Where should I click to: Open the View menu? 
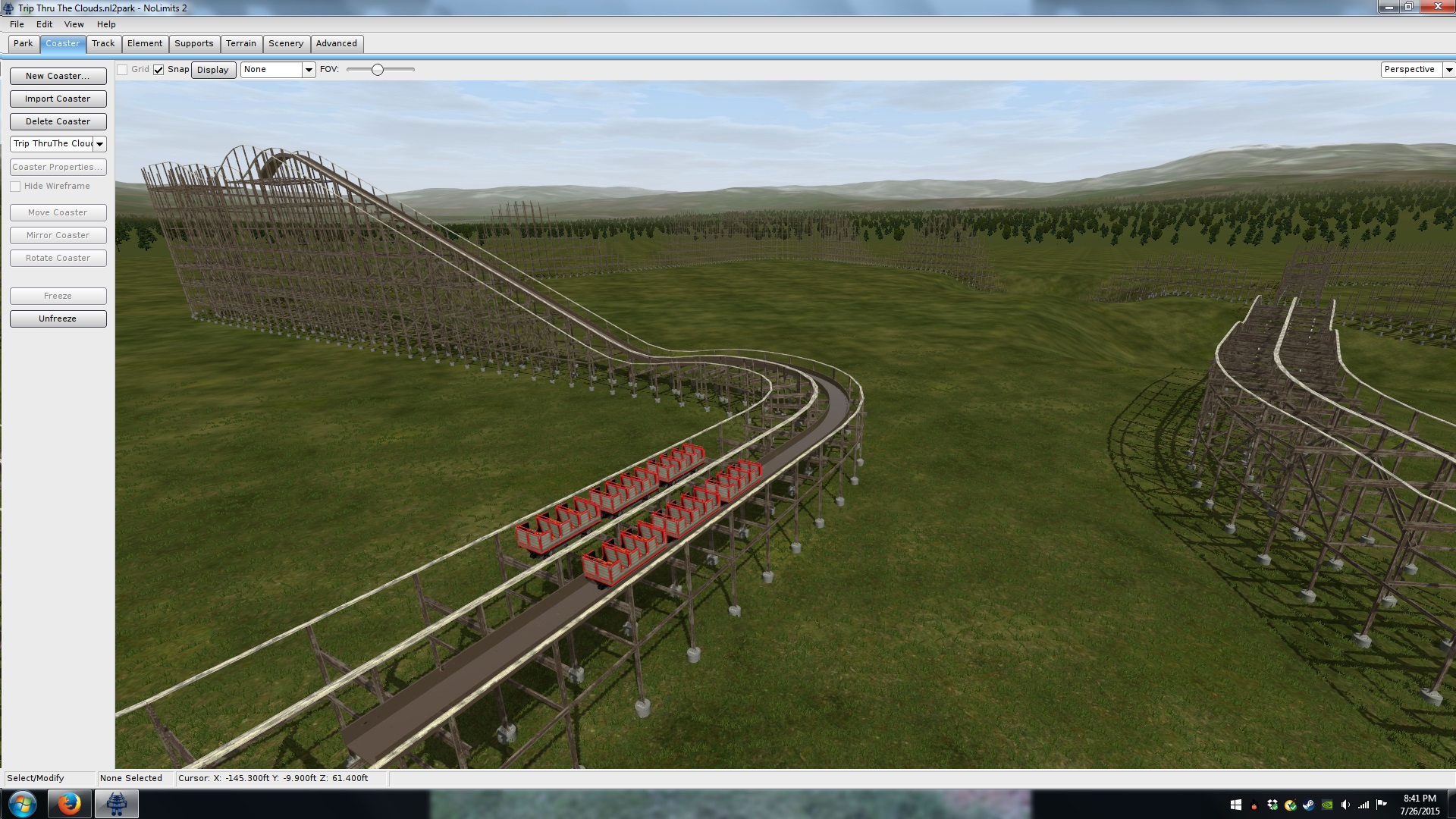click(x=74, y=24)
